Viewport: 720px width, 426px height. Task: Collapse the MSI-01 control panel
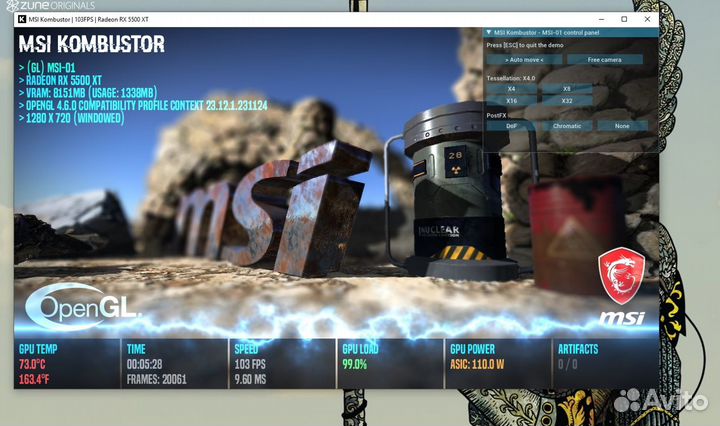[489, 33]
